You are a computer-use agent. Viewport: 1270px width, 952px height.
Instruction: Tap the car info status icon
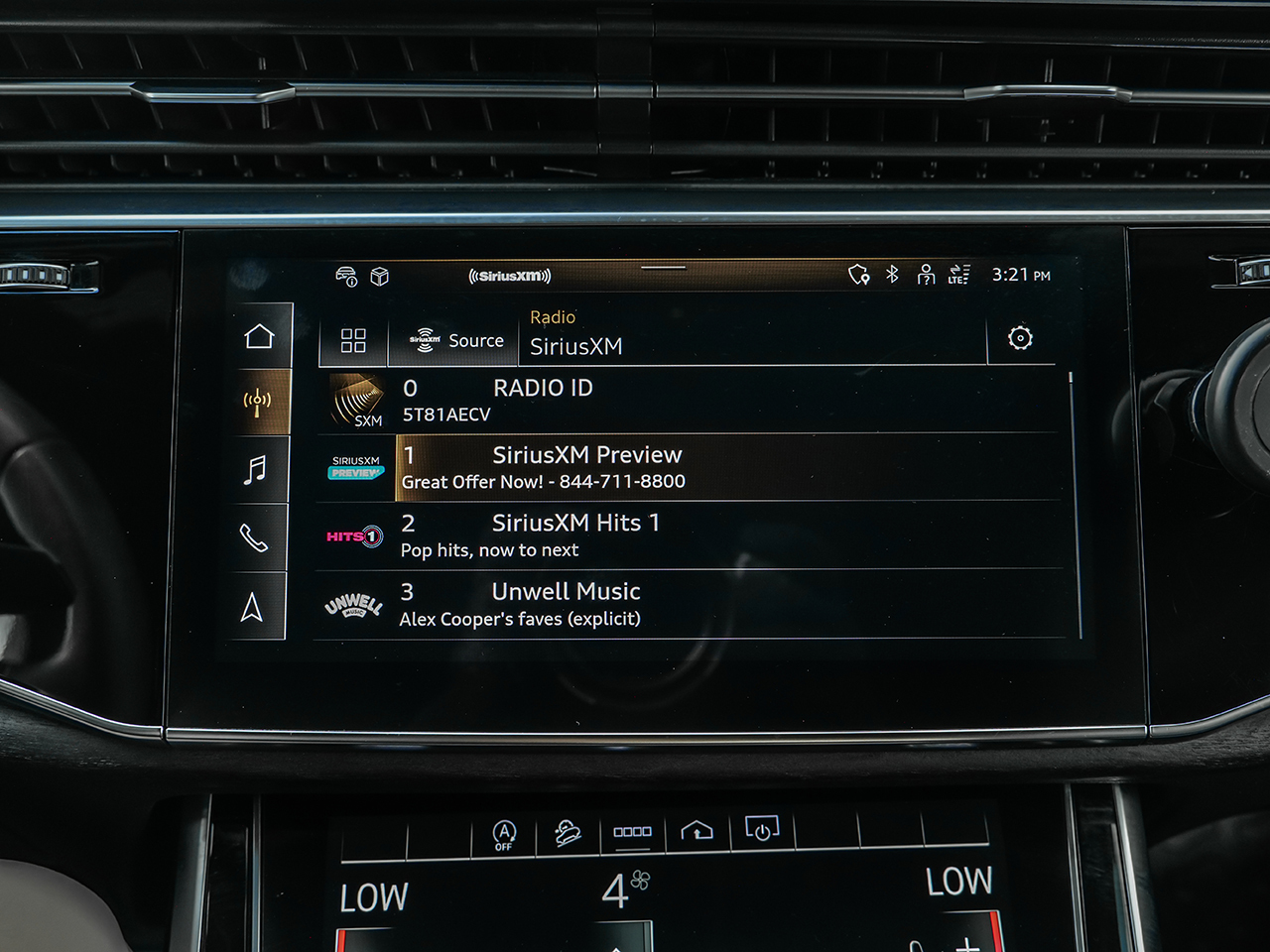346,276
